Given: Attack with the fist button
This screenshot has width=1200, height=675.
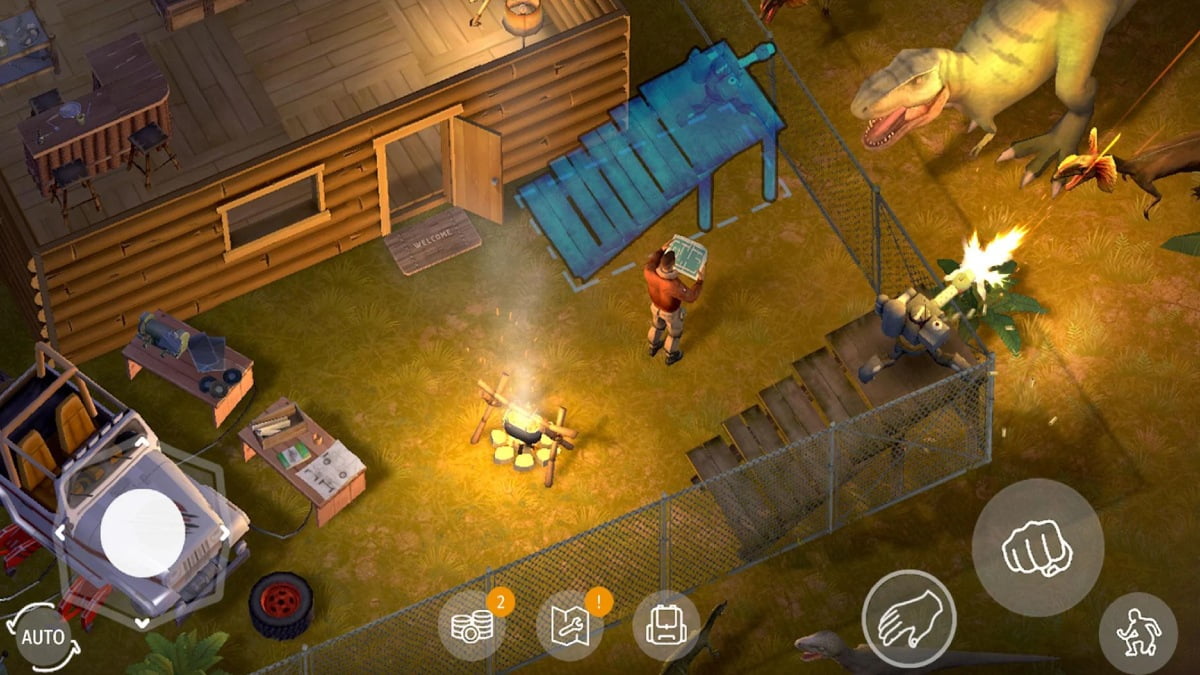Looking at the screenshot, I should [x=1037, y=547].
